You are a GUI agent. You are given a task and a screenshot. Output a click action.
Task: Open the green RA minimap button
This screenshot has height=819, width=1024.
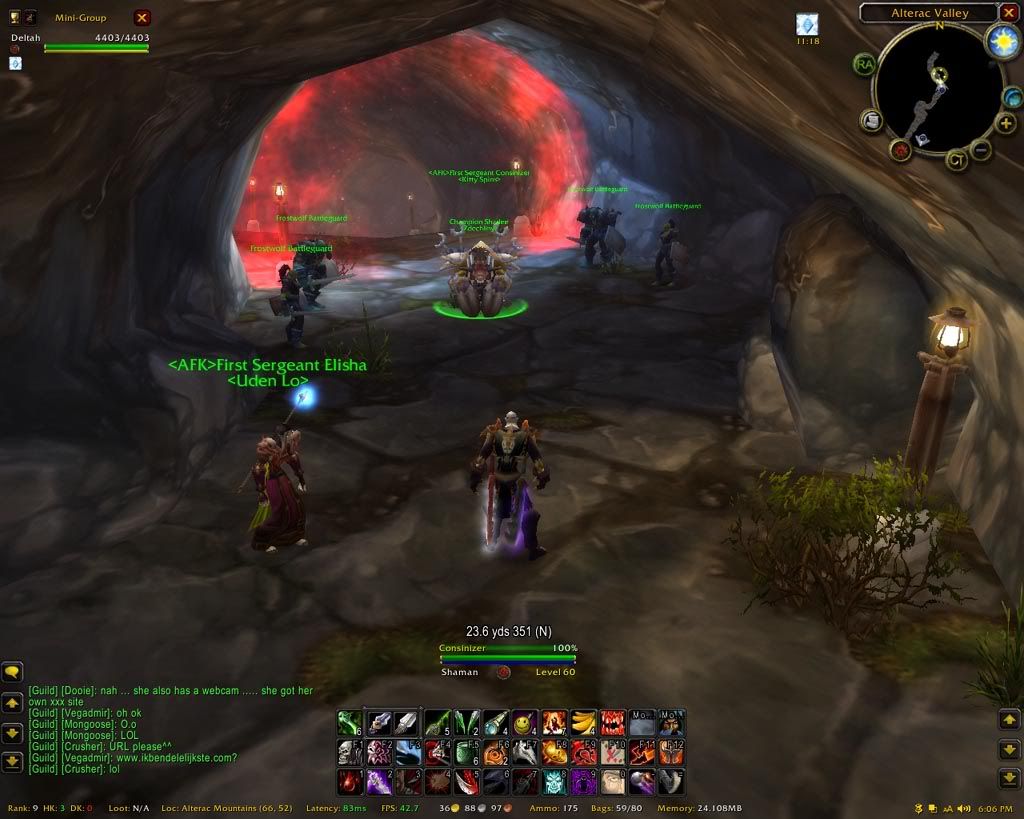[864, 64]
